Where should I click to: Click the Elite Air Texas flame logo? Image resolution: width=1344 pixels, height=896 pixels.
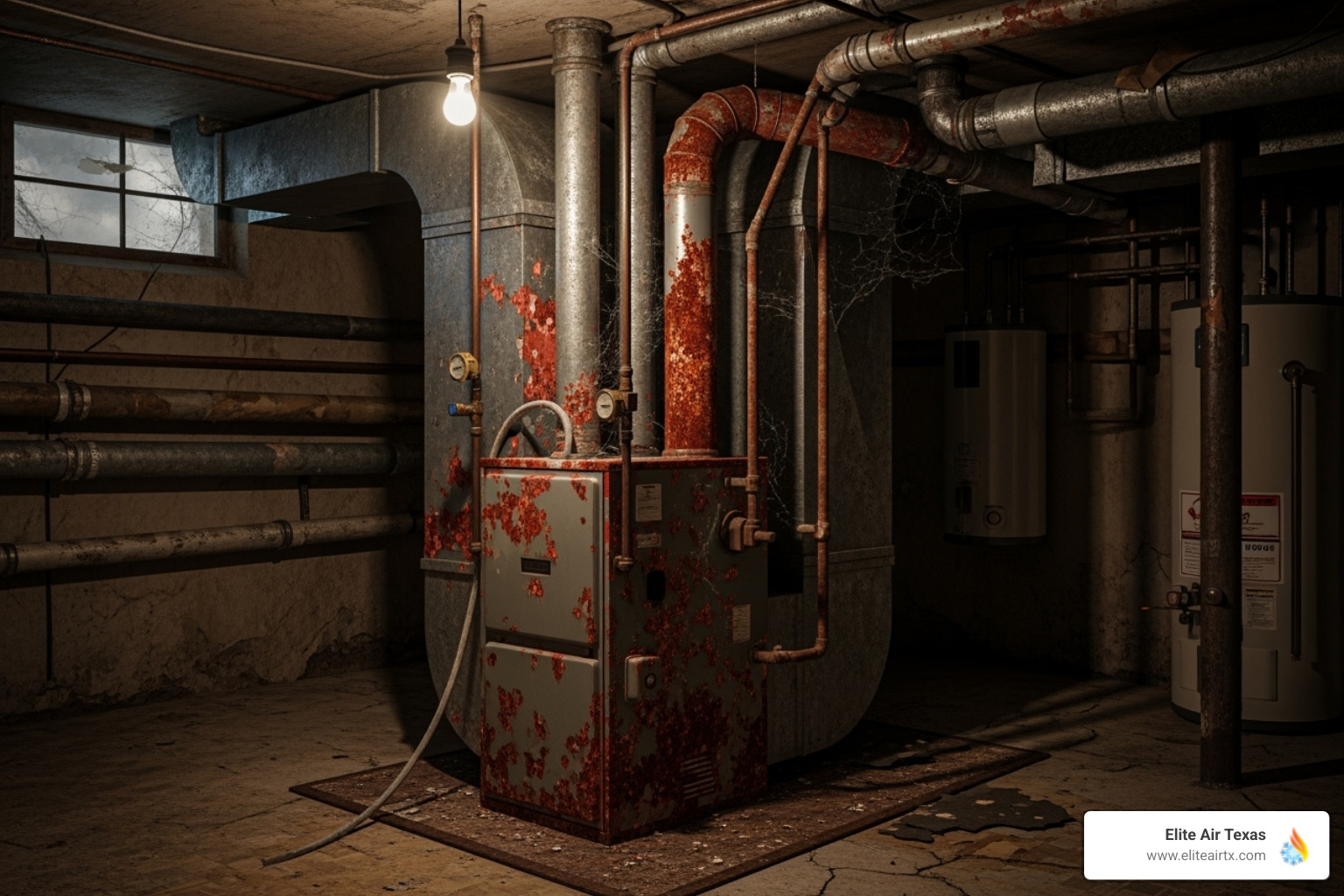[x=1294, y=845]
